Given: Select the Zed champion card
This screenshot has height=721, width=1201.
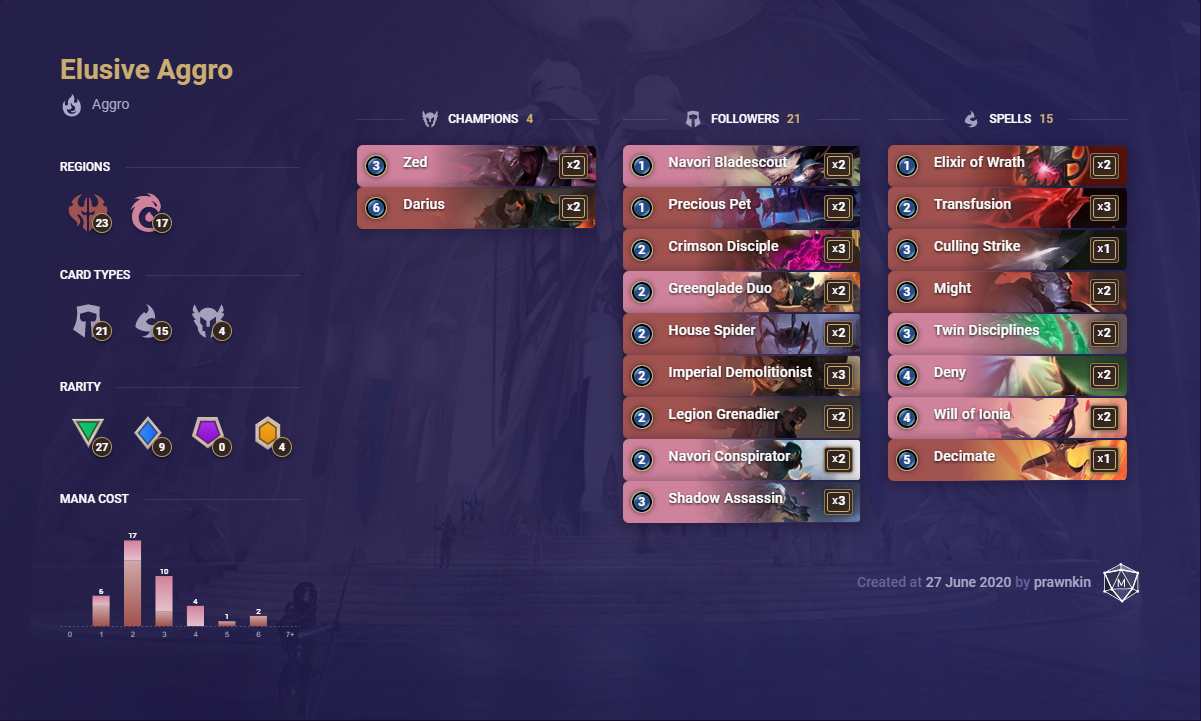Looking at the screenshot, I should (x=476, y=166).
